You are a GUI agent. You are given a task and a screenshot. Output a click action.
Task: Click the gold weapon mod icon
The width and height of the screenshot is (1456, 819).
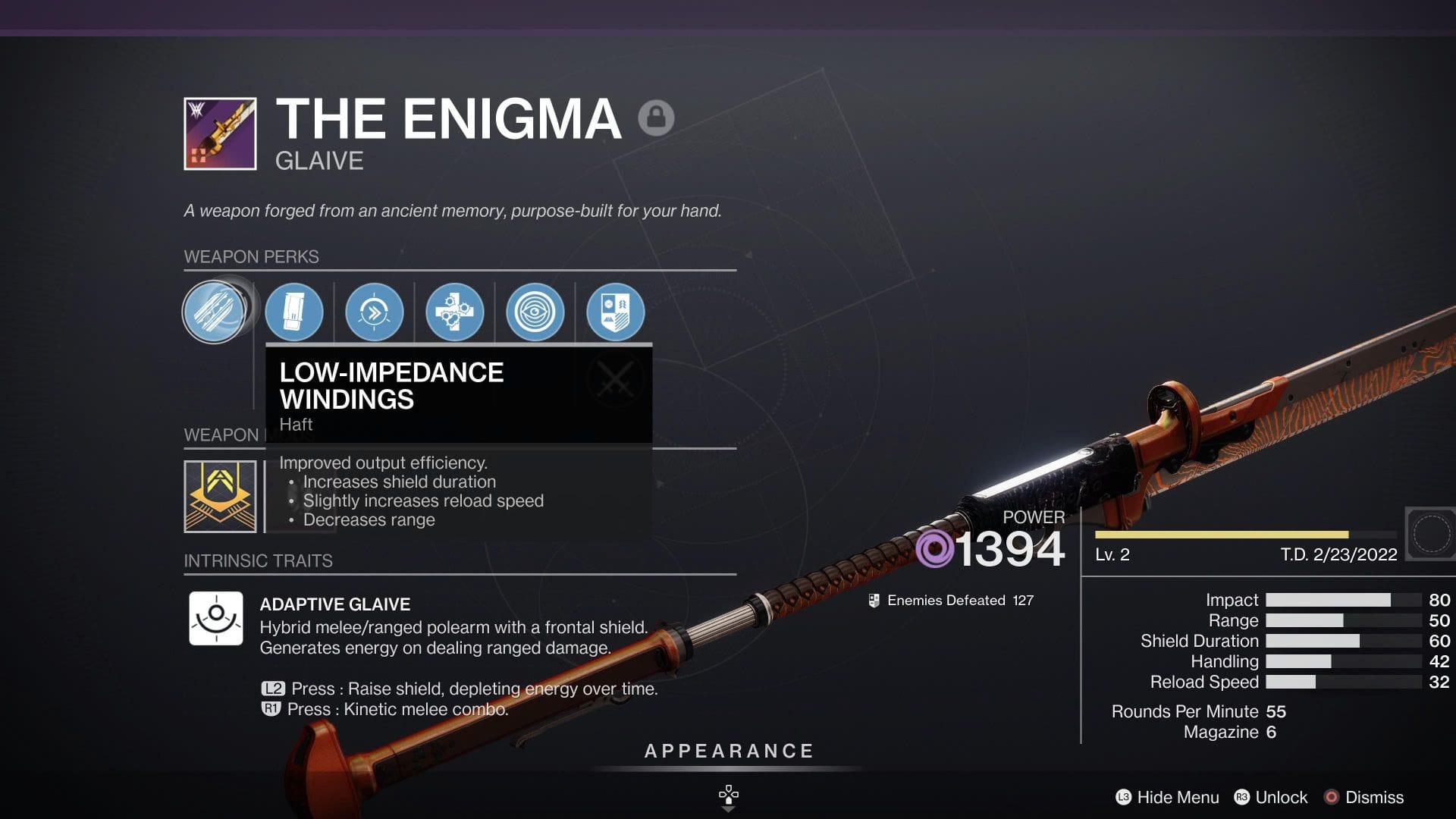click(221, 497)
